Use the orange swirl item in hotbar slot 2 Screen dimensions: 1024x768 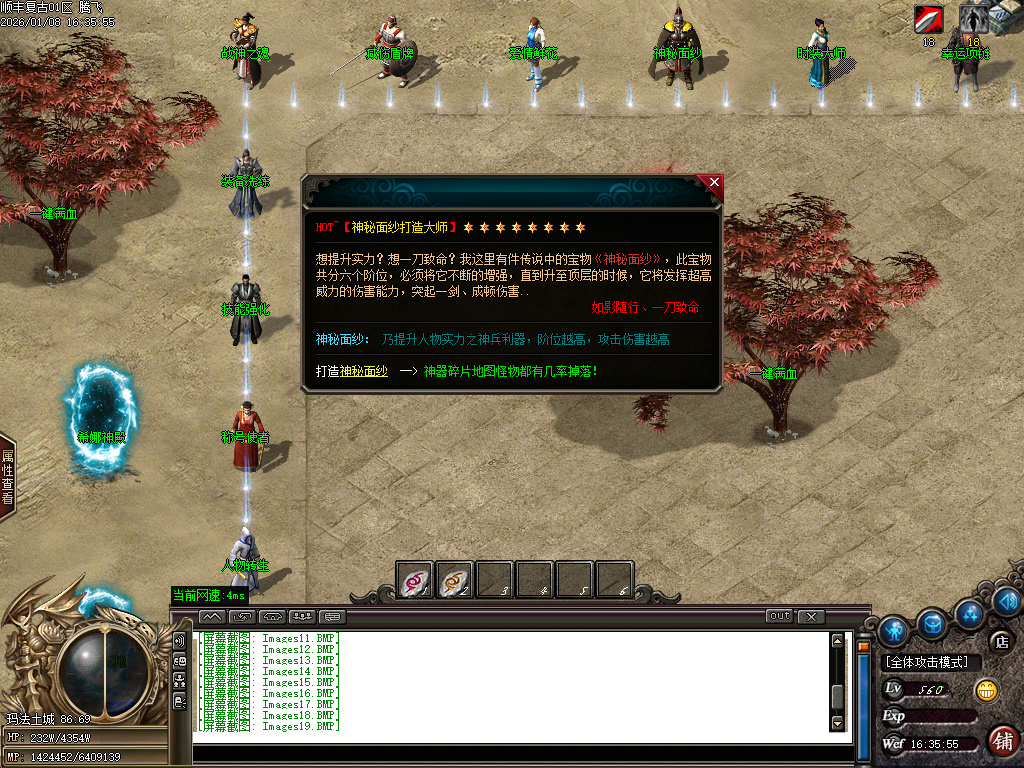click(455, 580)
